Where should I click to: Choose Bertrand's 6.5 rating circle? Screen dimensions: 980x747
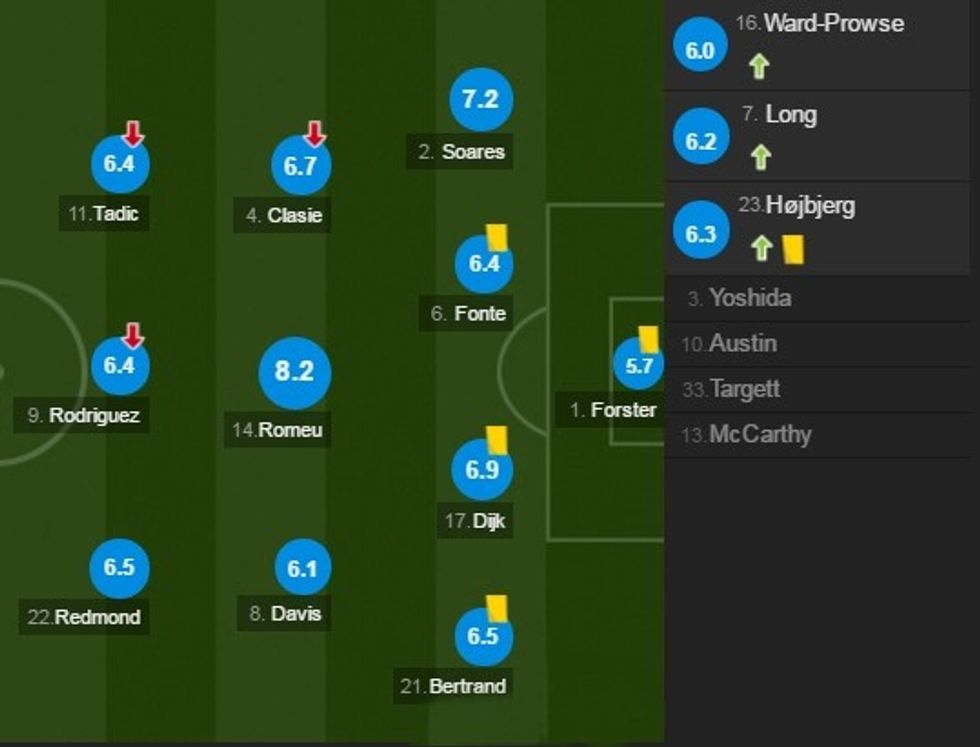point(482,636)
